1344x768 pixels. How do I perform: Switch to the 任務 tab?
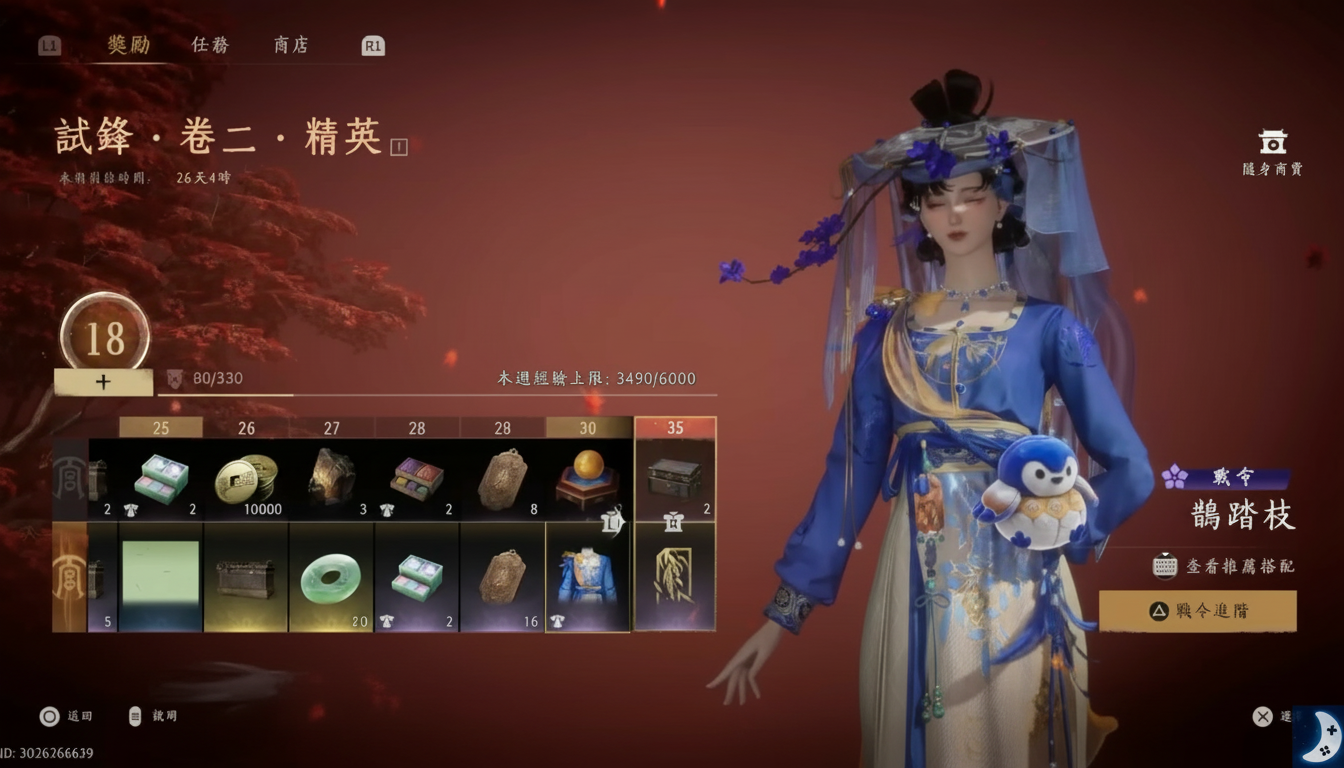210,45
